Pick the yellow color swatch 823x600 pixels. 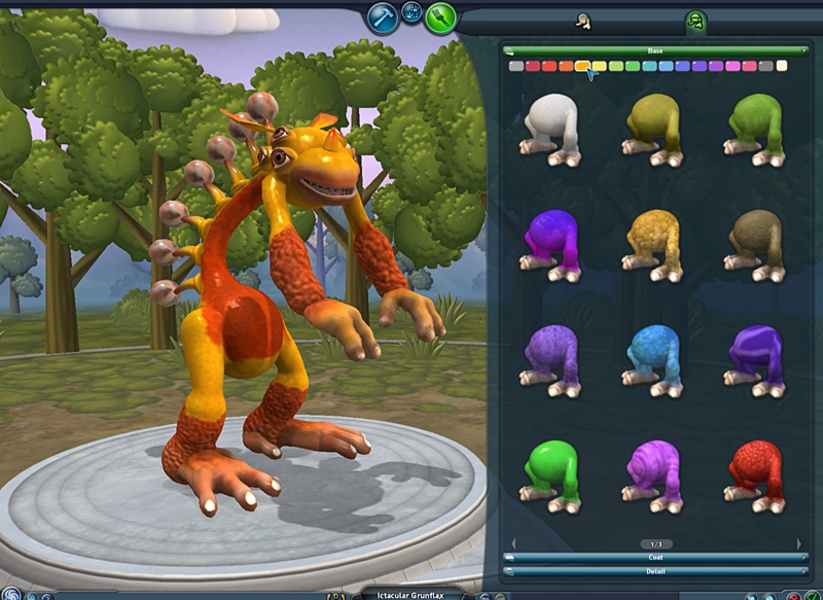pyautogui.click(x=599, y=66)
